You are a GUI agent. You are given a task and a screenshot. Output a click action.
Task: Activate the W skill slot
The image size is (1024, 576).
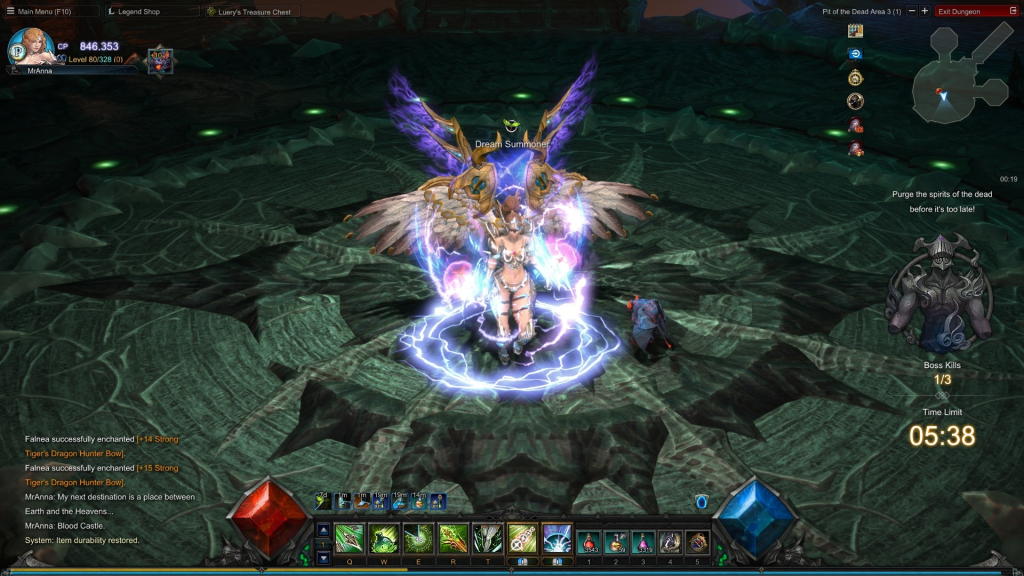click(x=384, y=539)
